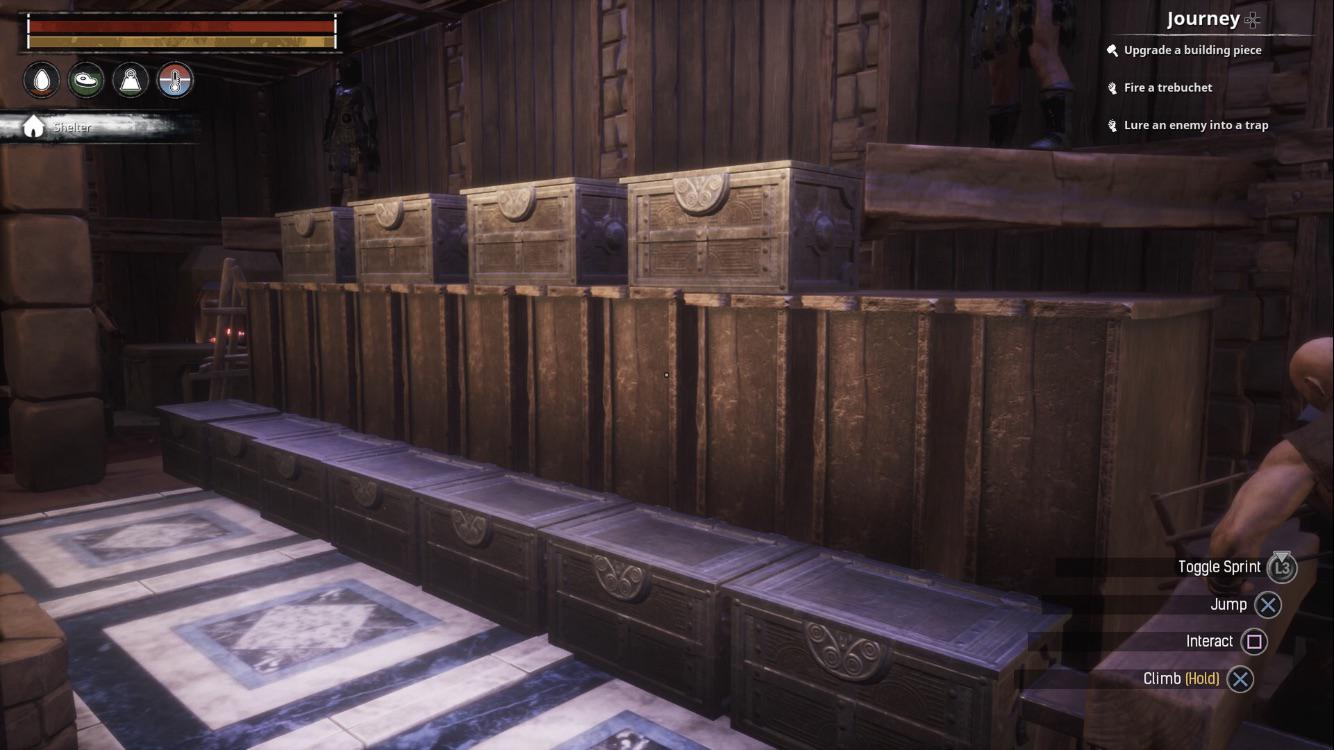
Task: Click the encumbrance weight status icon
Action: 128,80
